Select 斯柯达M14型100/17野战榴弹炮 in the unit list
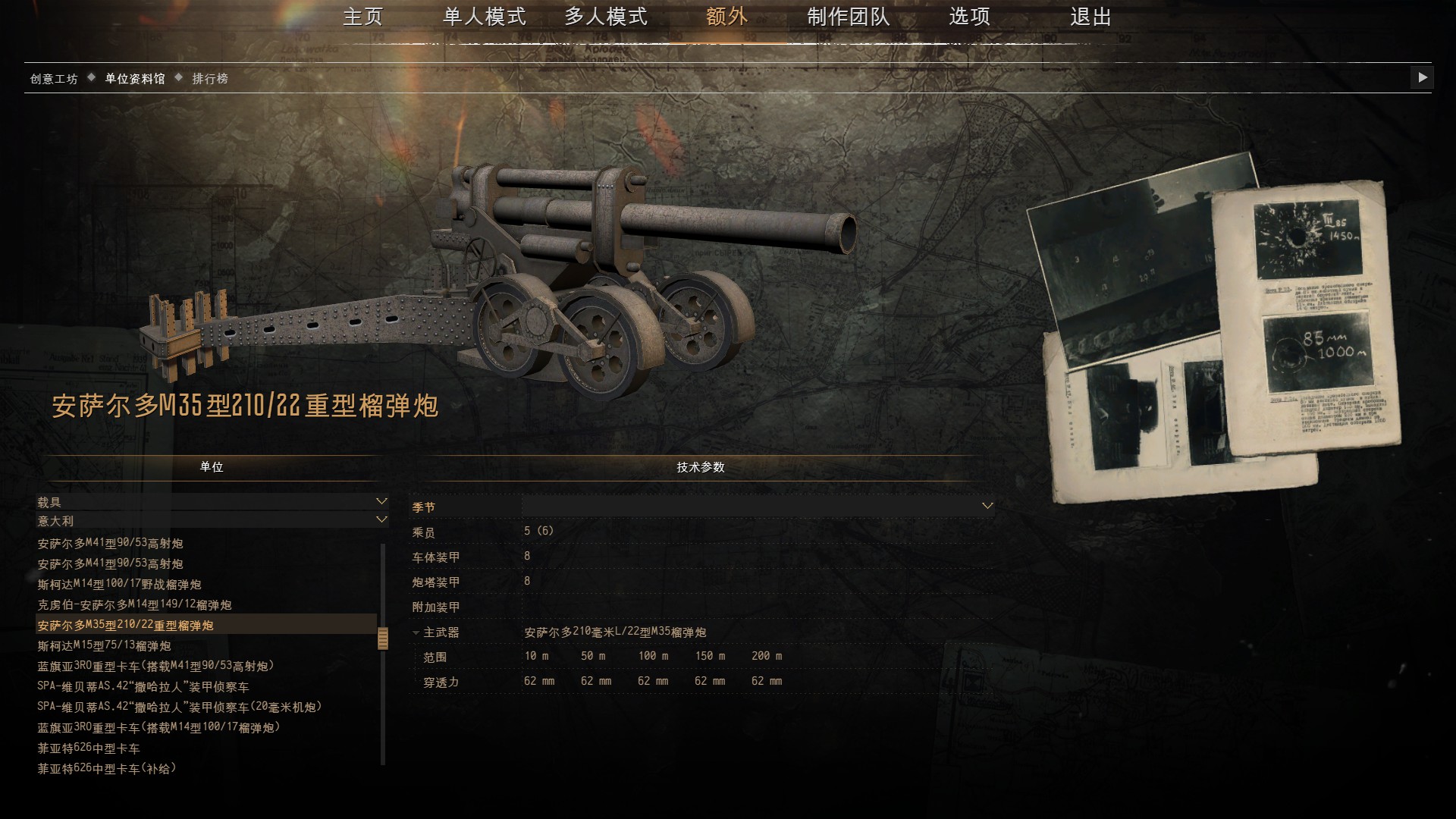The height and width of the screenshot is (819, 1456). tap(120, 585)
